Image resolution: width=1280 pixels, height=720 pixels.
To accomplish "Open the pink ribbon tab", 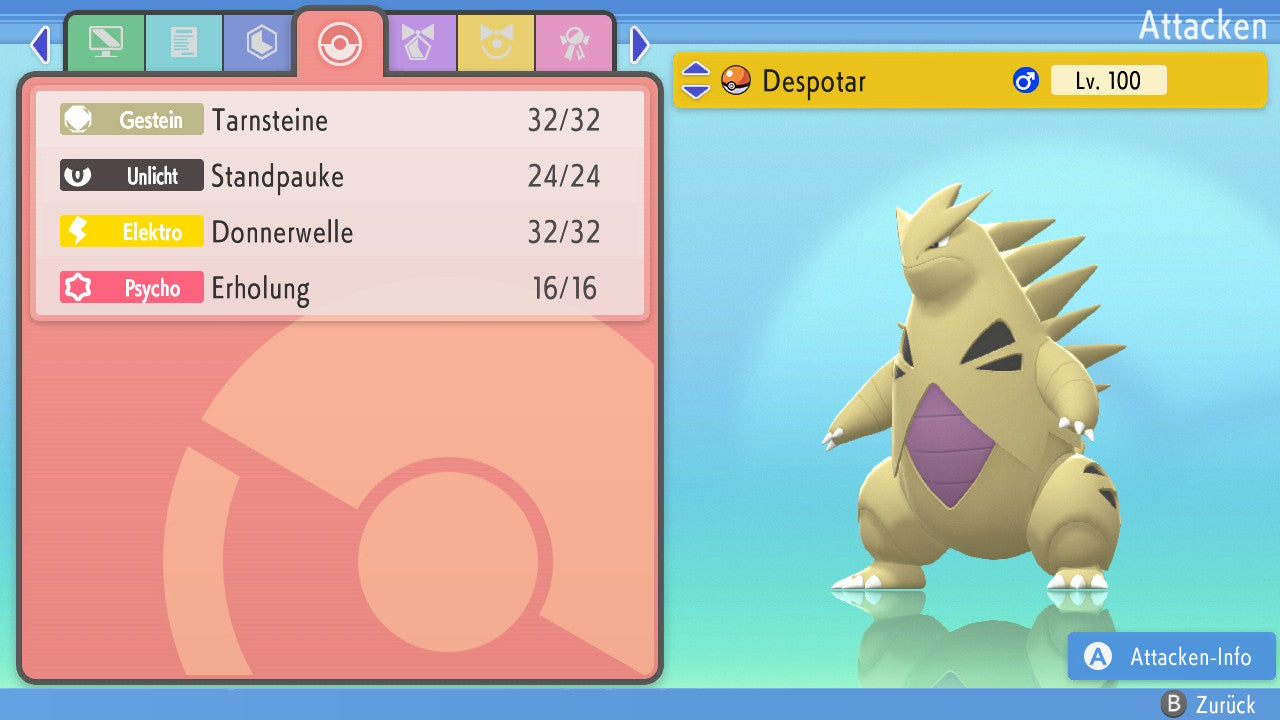I will [574, 42].
